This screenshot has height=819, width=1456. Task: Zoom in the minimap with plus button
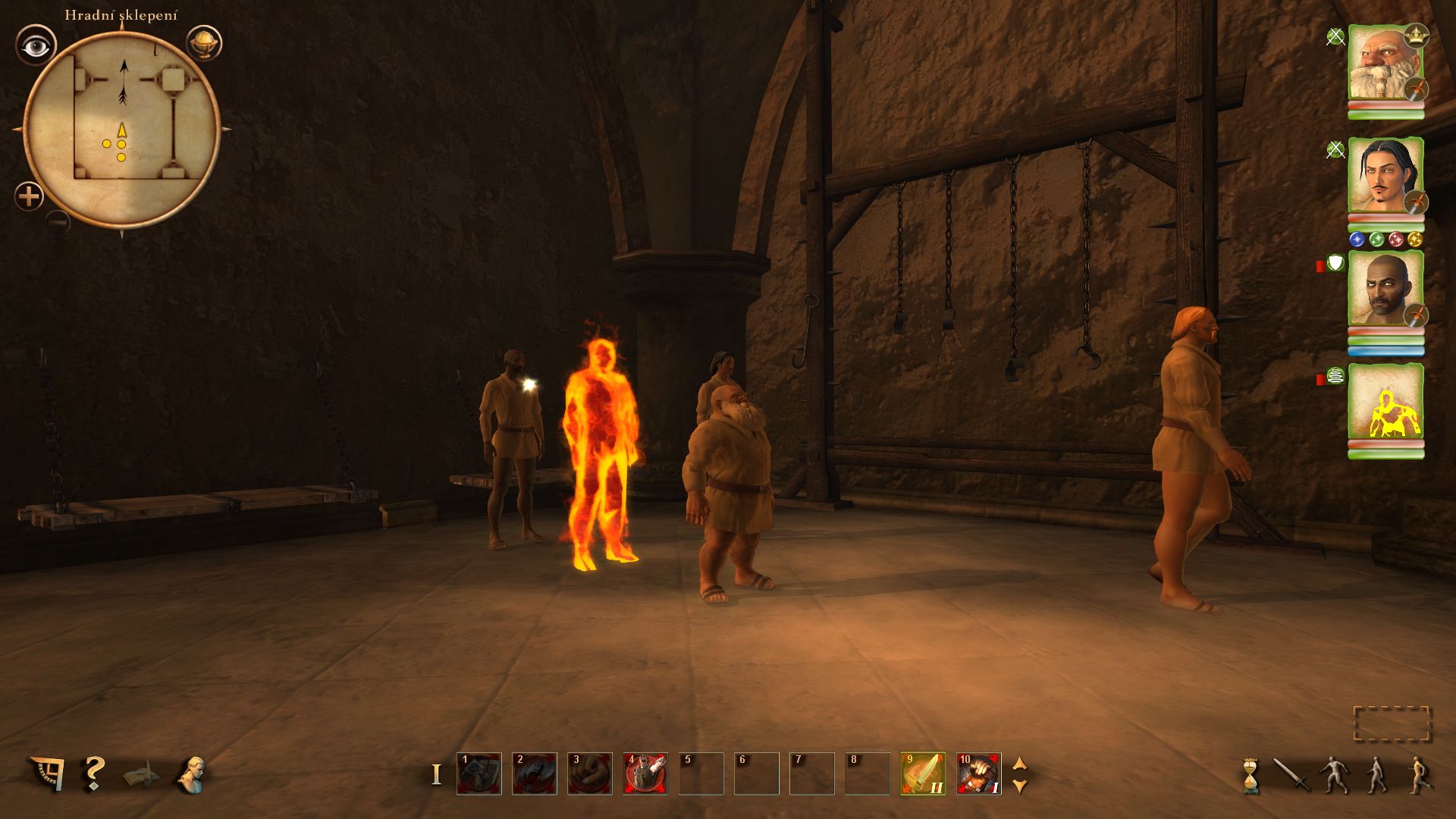29,197
